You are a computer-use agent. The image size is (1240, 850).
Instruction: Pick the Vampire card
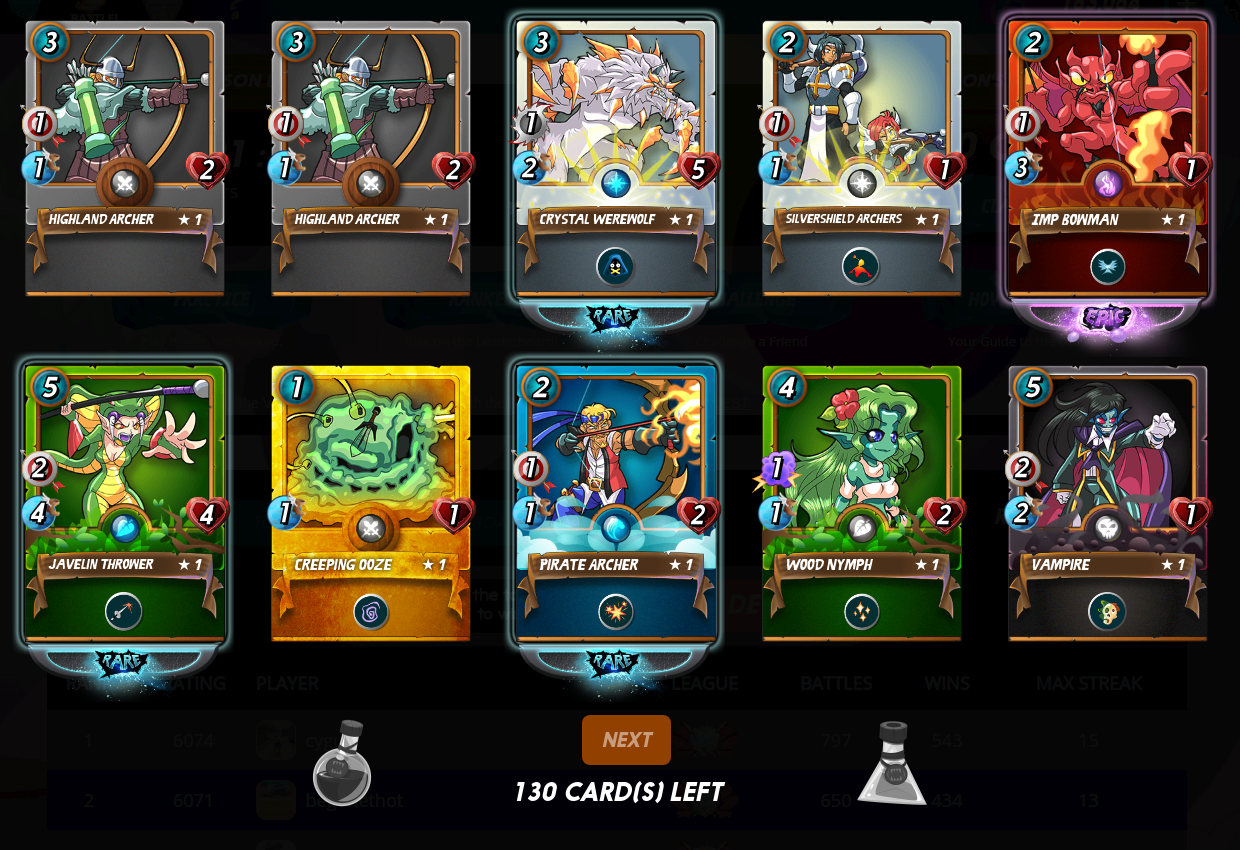1107,503
